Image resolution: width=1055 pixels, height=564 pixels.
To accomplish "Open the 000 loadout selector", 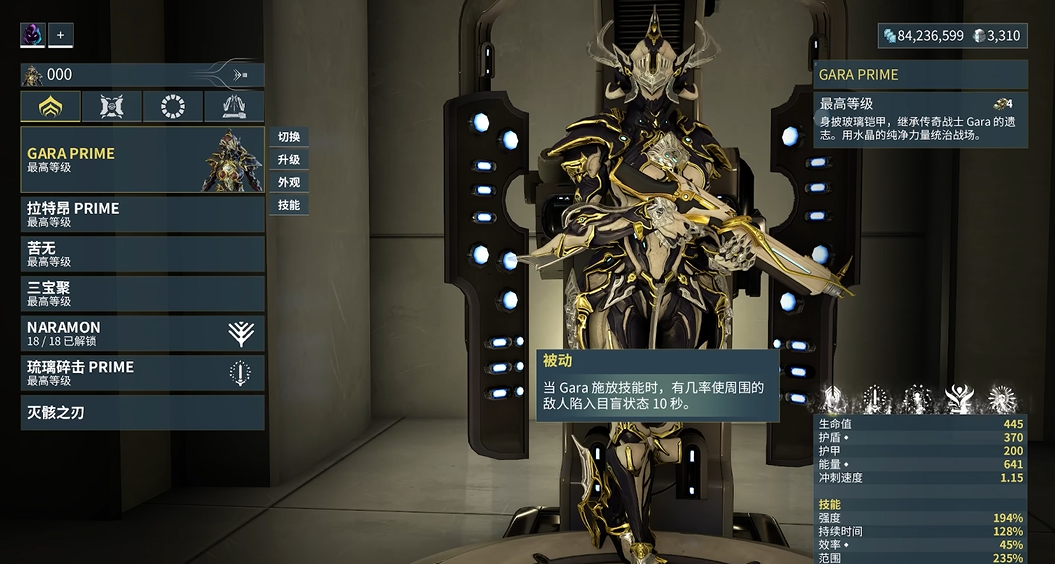I will 142,75.
